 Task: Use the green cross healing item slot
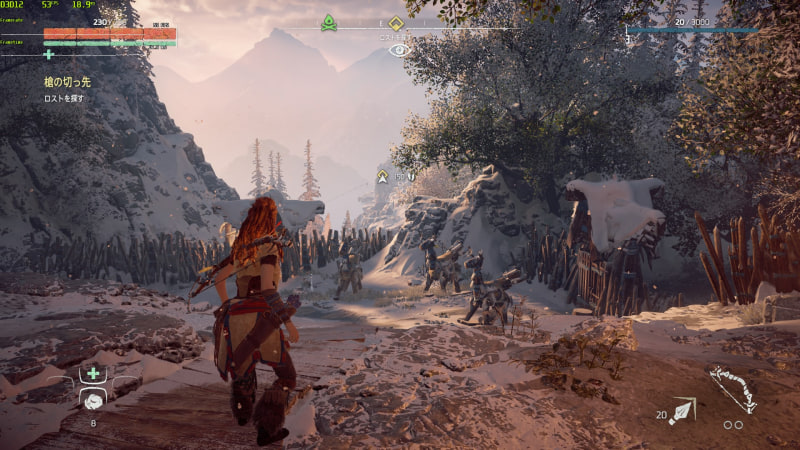(93, 373)
